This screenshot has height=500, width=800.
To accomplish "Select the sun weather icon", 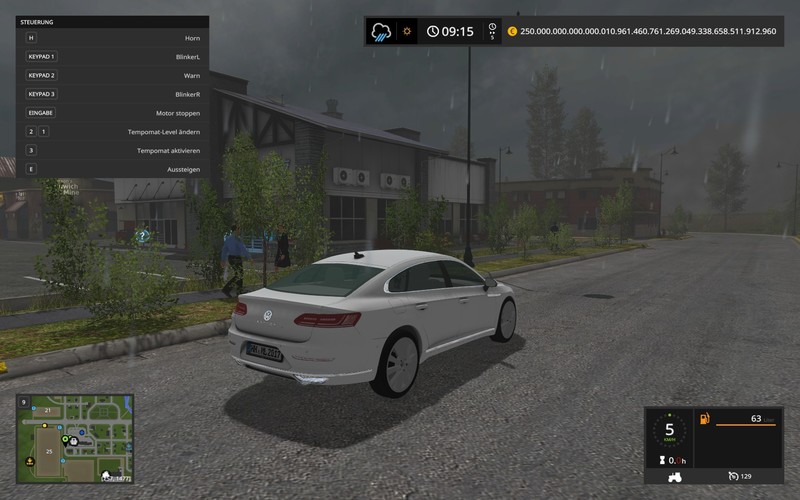I will coord(407,31).
